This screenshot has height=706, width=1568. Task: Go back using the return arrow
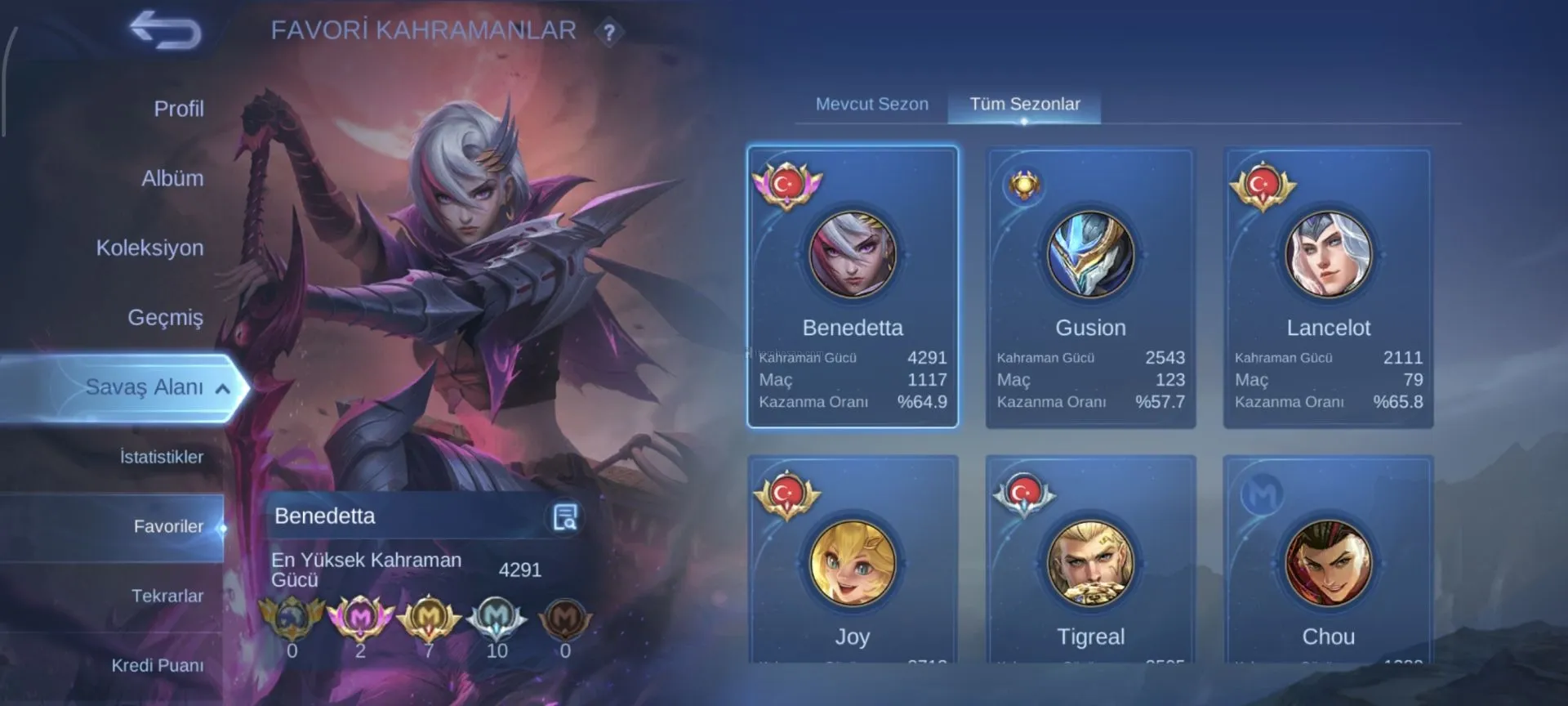[166, 30]
